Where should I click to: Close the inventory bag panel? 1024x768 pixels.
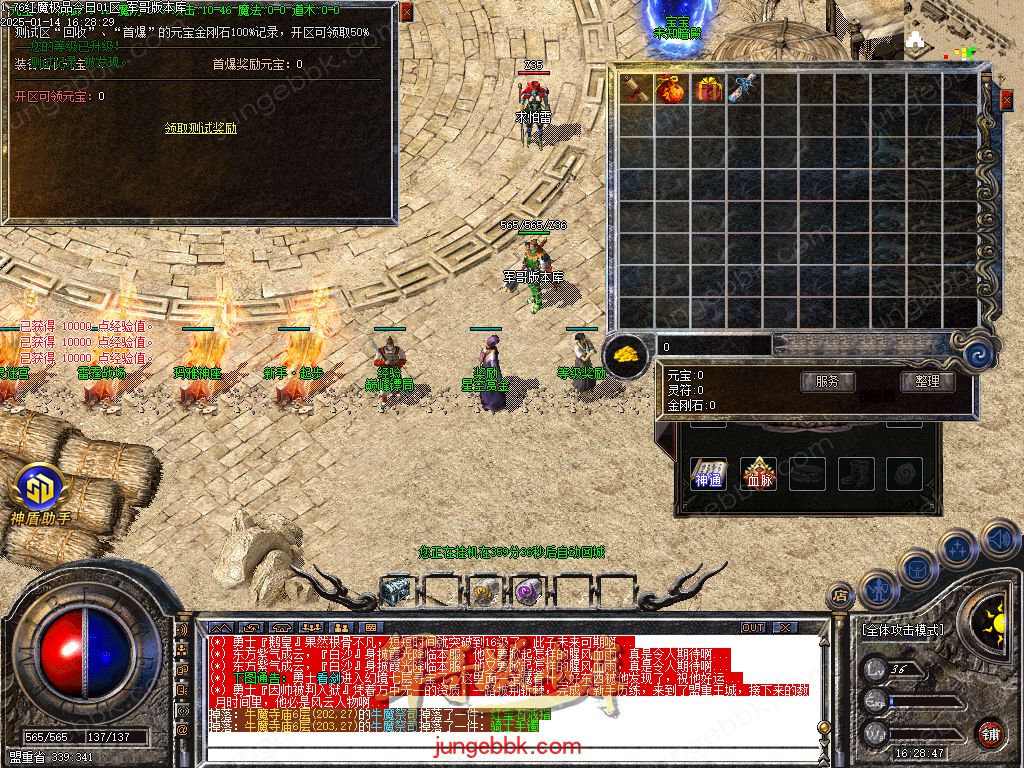(x=1006, y=100)
